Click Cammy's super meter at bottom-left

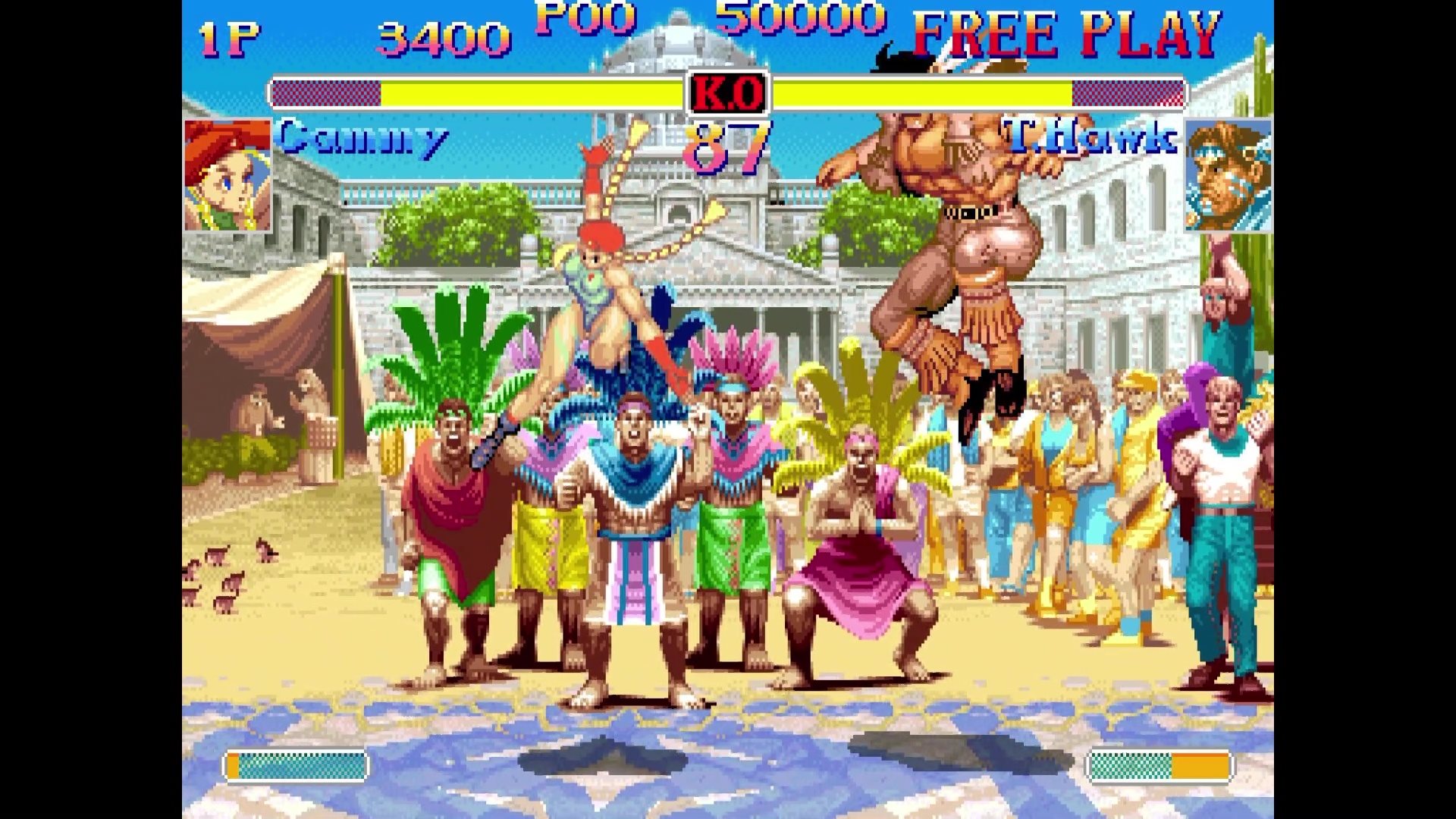click(296, 767)
